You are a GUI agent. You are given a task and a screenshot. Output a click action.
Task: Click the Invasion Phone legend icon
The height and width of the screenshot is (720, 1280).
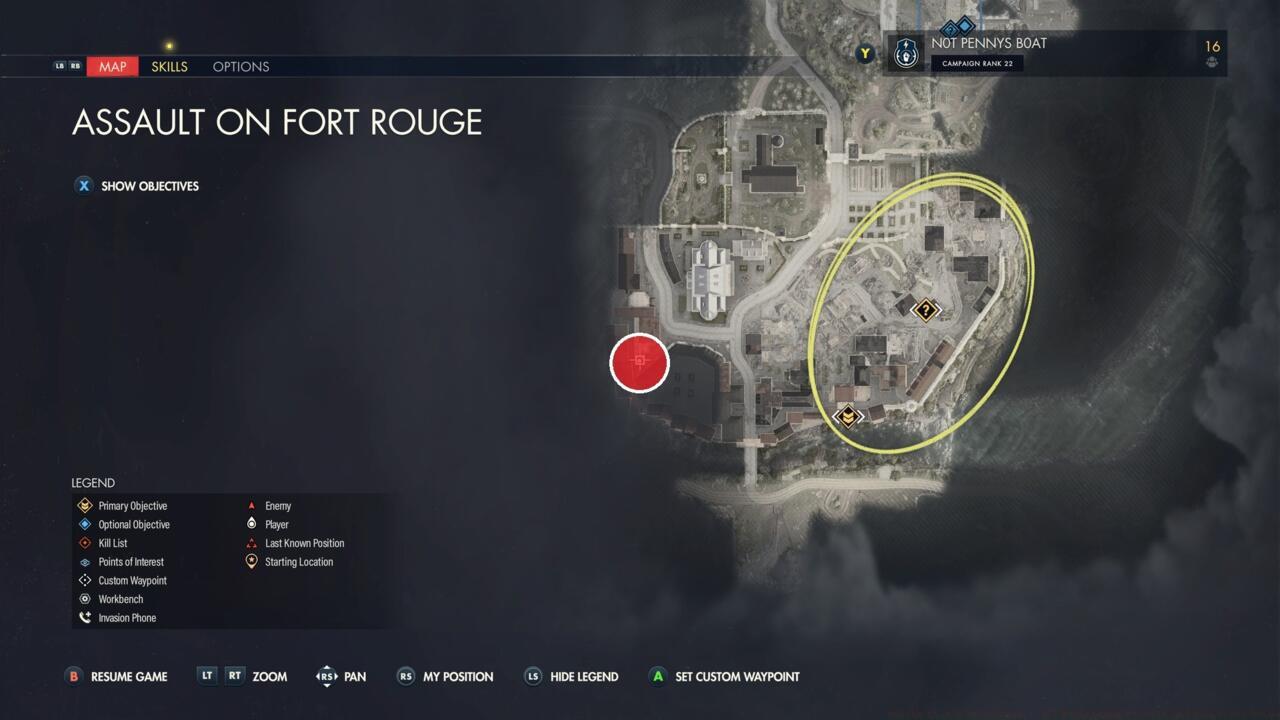(84, 617)
